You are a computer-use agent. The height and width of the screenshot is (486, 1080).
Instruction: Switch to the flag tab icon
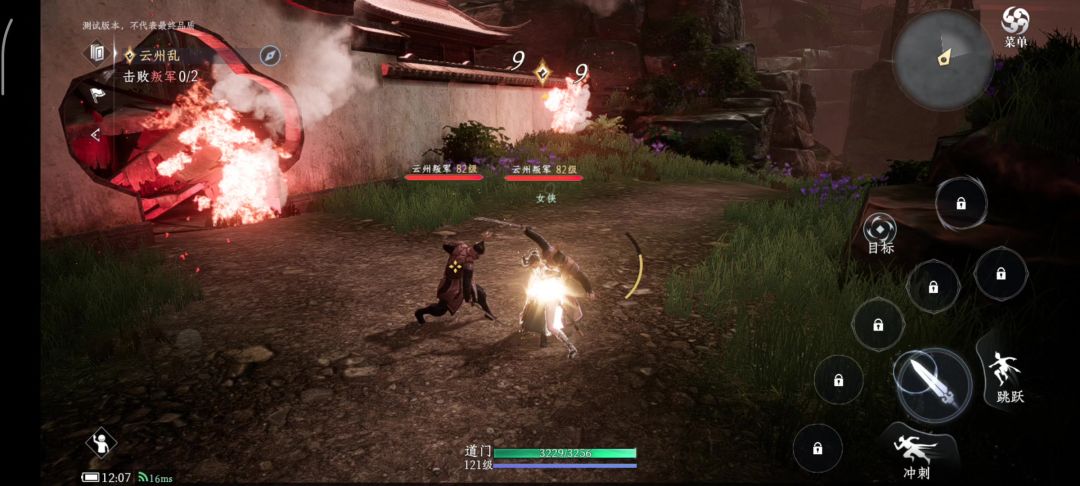click(97, 95)
